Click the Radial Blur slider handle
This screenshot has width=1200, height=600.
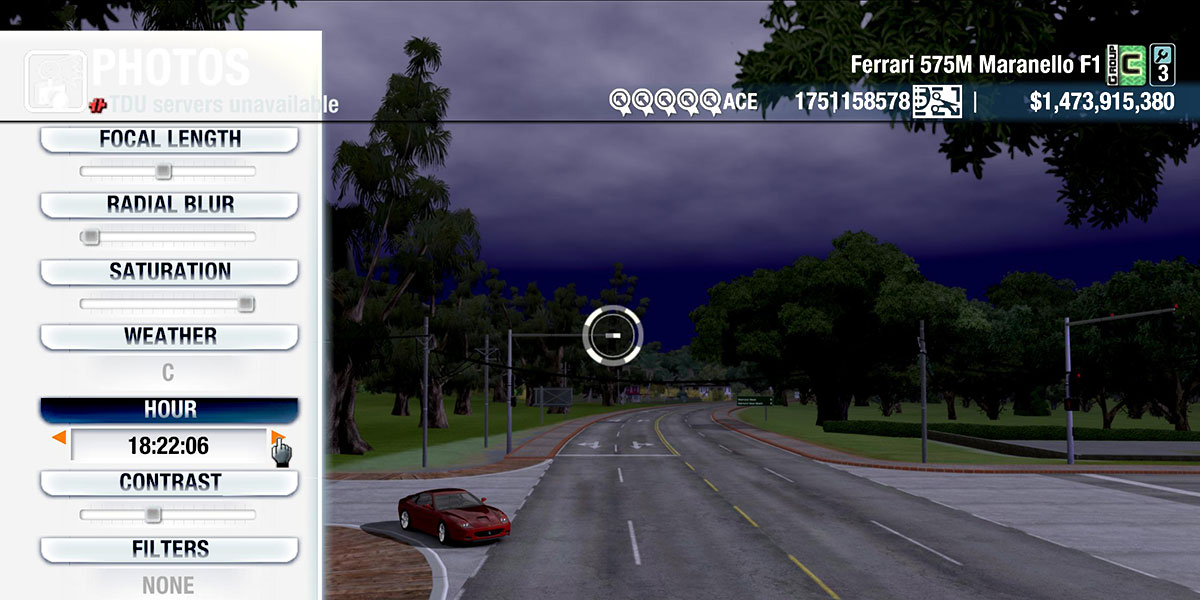[x=91, y=237]
